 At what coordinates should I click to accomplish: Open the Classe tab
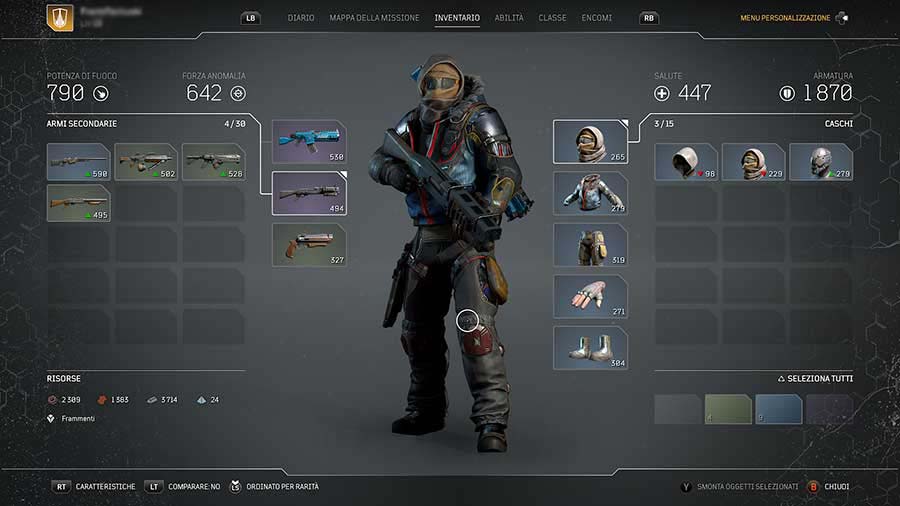[x=552, y=18]
